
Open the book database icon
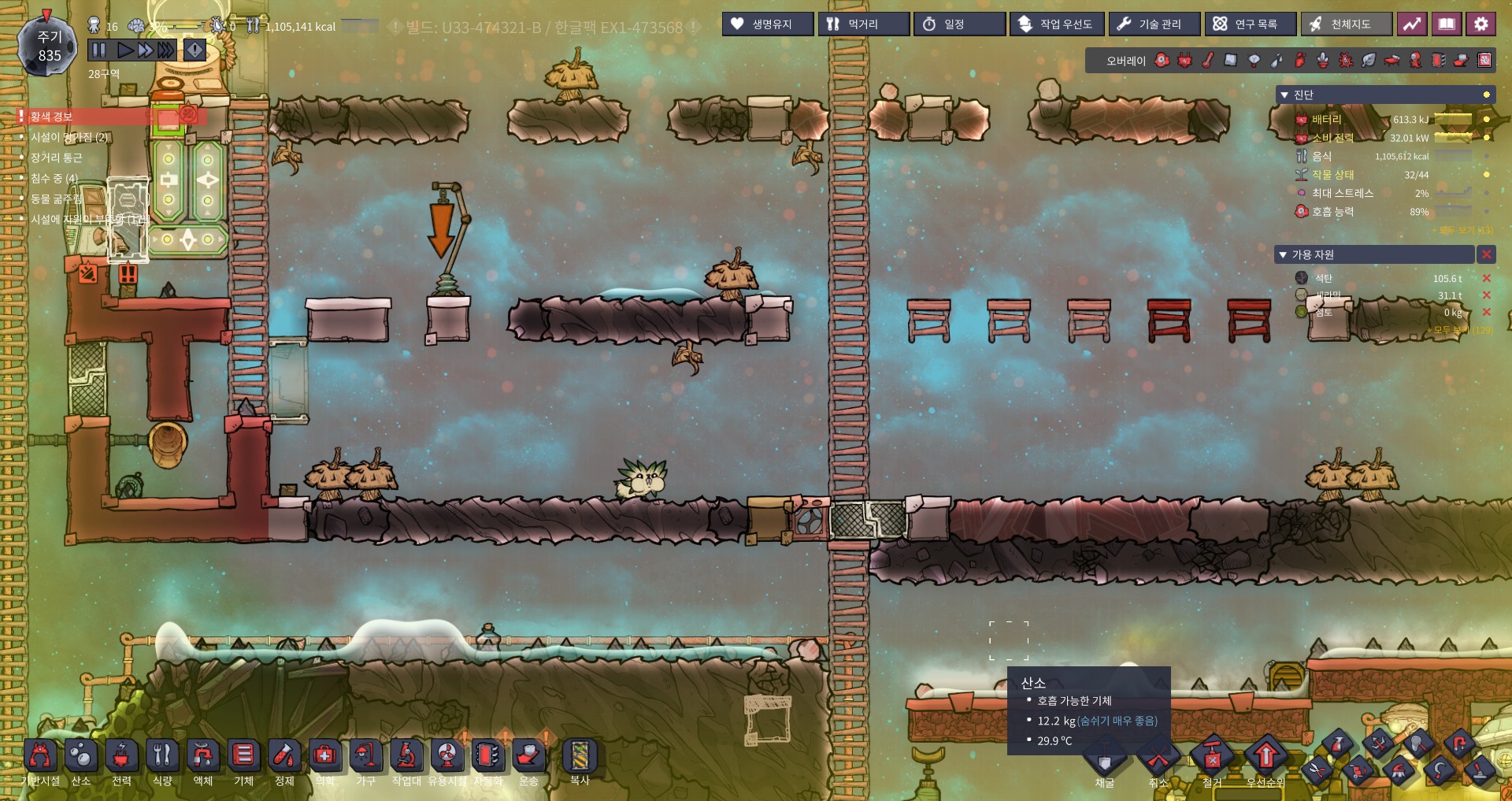coord(1447,24)
